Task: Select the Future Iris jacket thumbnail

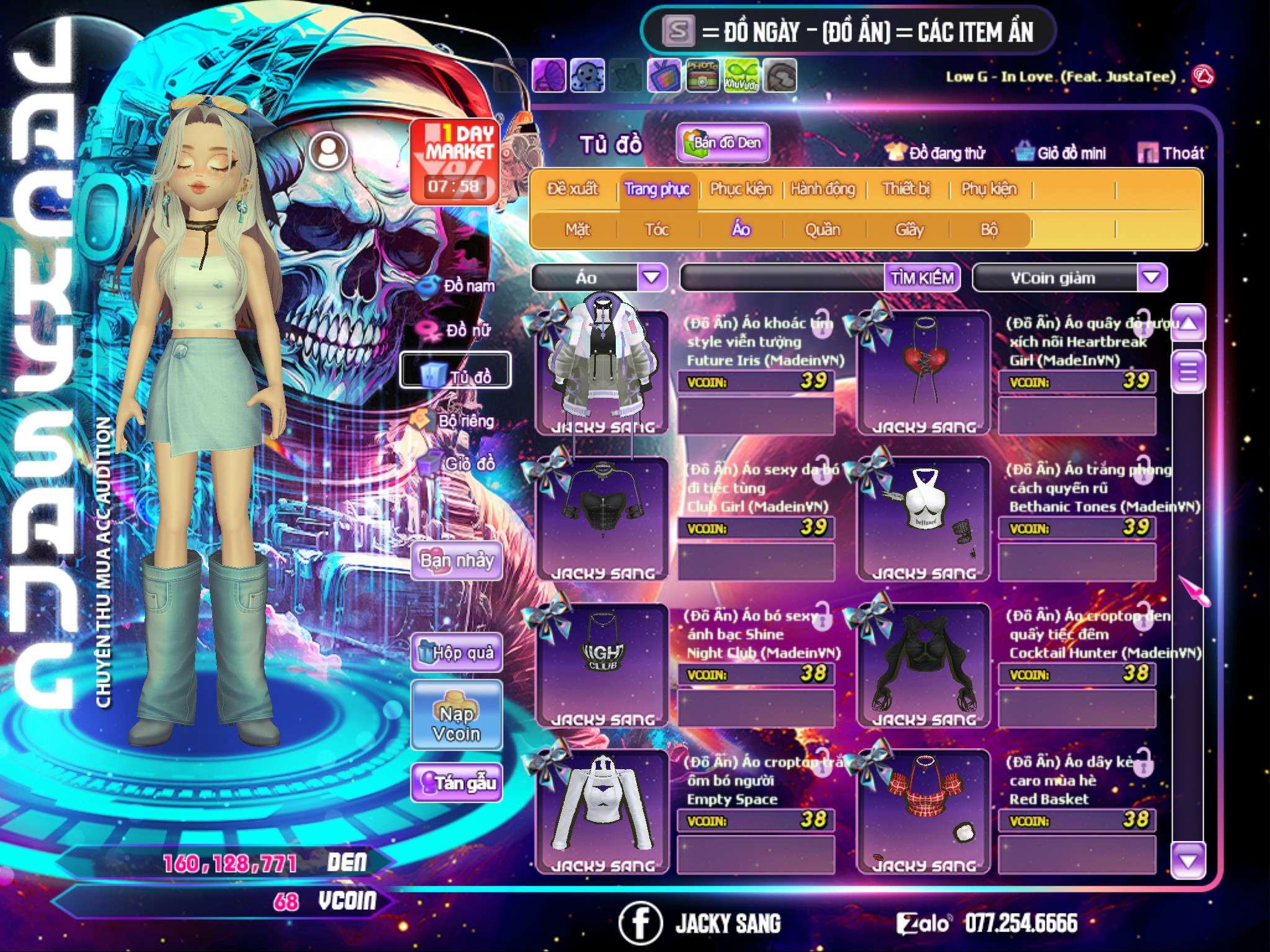Action: pyautogui.click(x=602, y=372)
